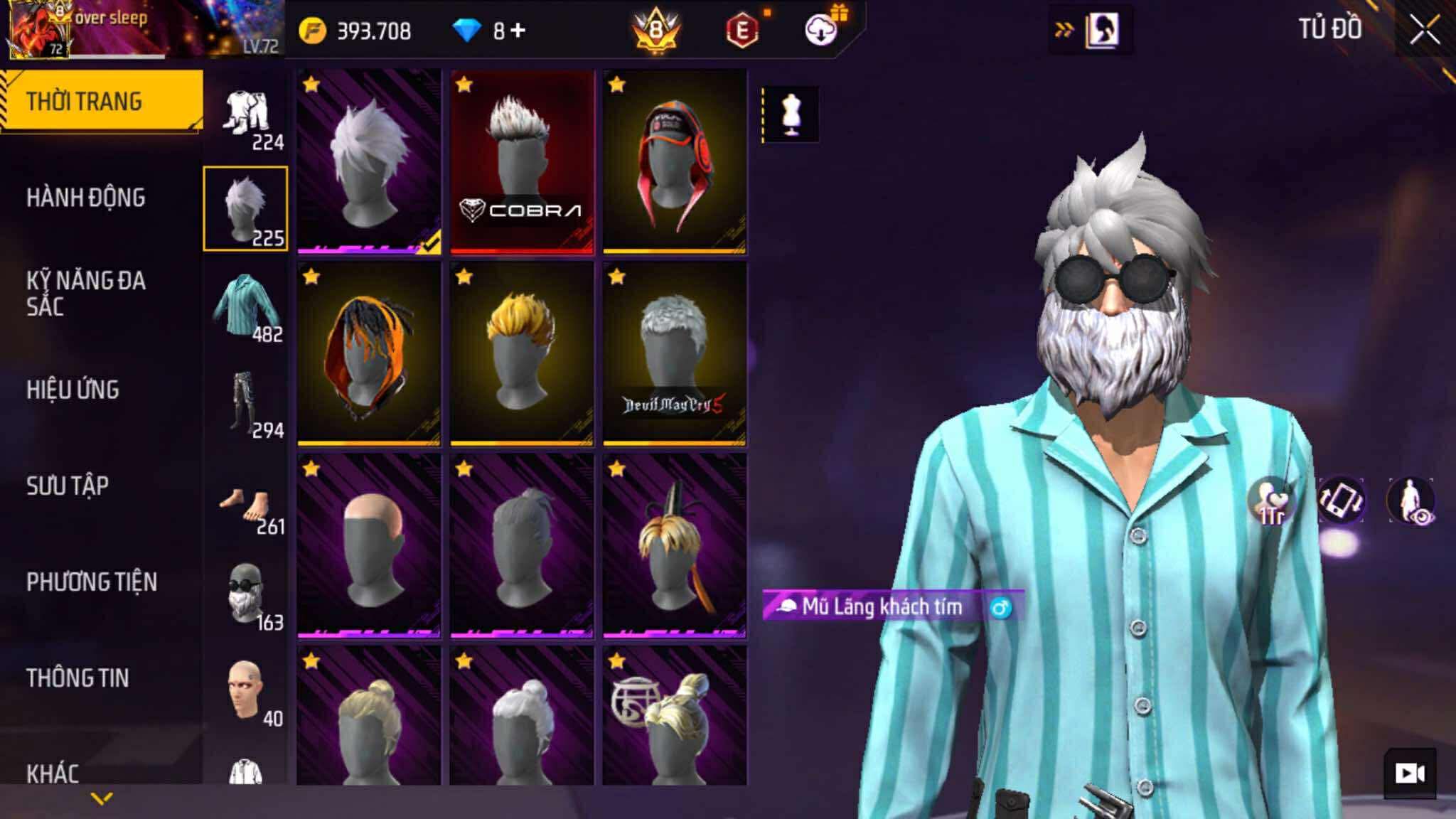Start recording with the video camera button
The image size is (1456, 819).
pyautogui.click(x=1410, y=773)
